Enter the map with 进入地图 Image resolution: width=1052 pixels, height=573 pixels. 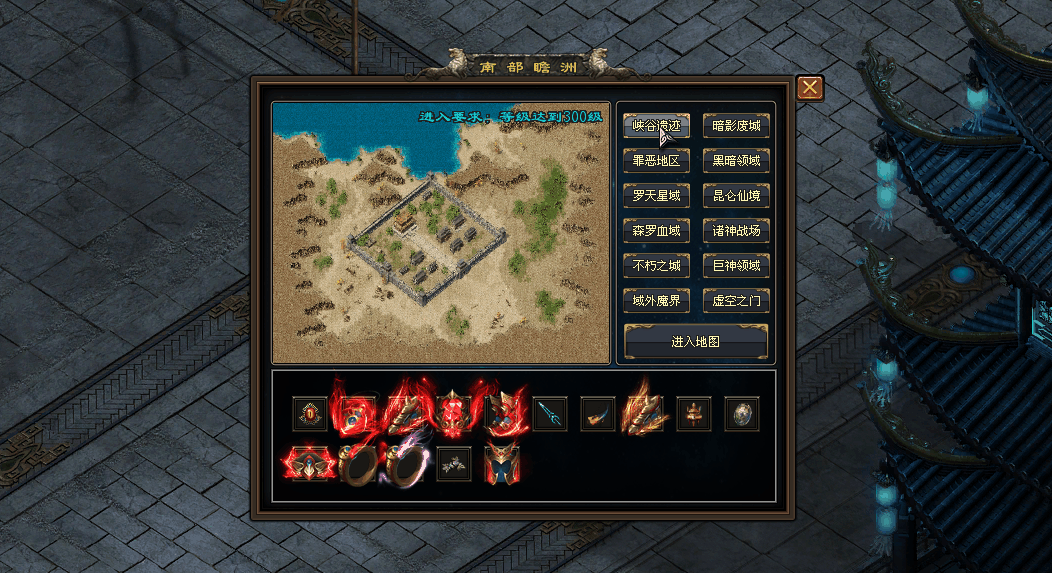coord(696,341)
